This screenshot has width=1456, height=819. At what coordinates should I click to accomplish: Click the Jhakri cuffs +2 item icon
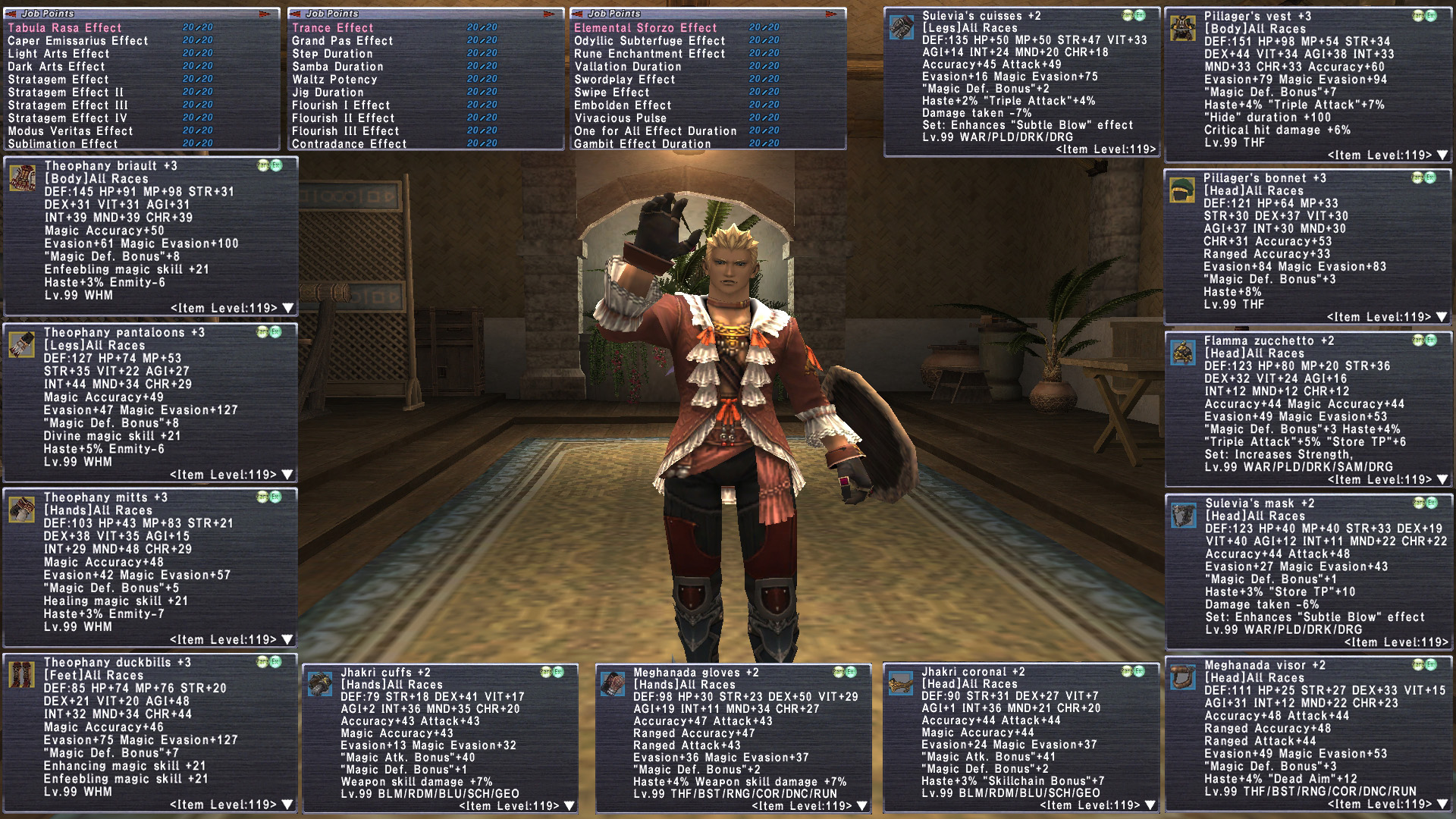[320, 684]
